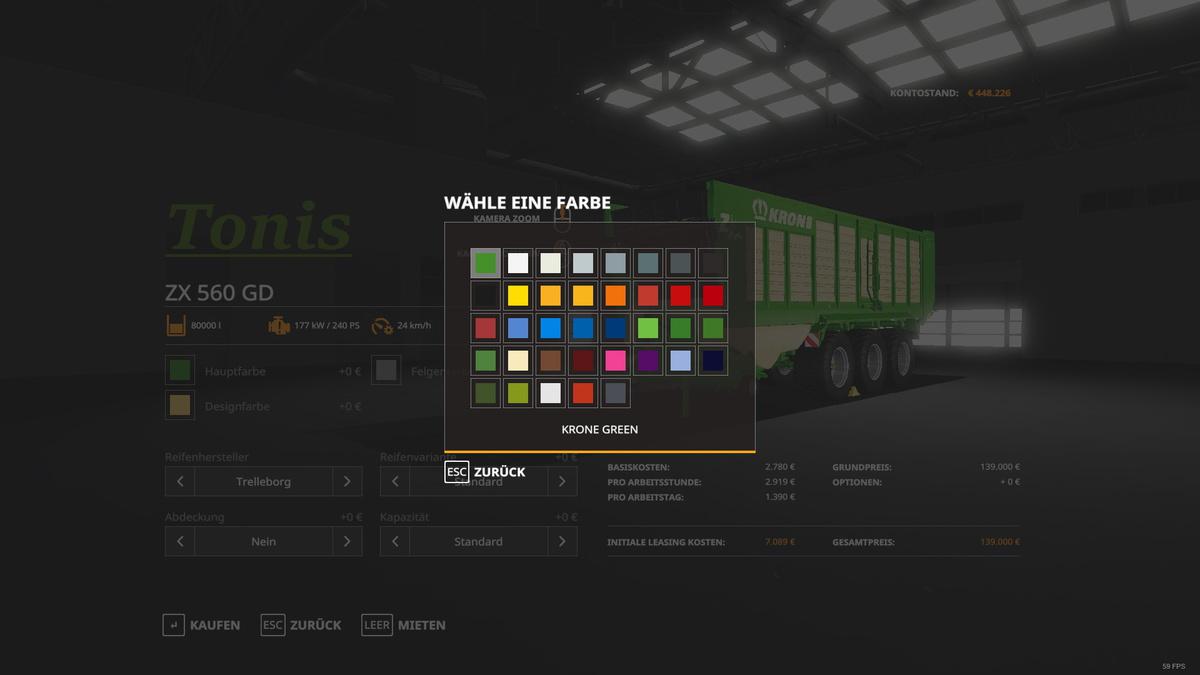Choose the very dark navy swatch
The image size is (1200, 675).
(713, 360)
